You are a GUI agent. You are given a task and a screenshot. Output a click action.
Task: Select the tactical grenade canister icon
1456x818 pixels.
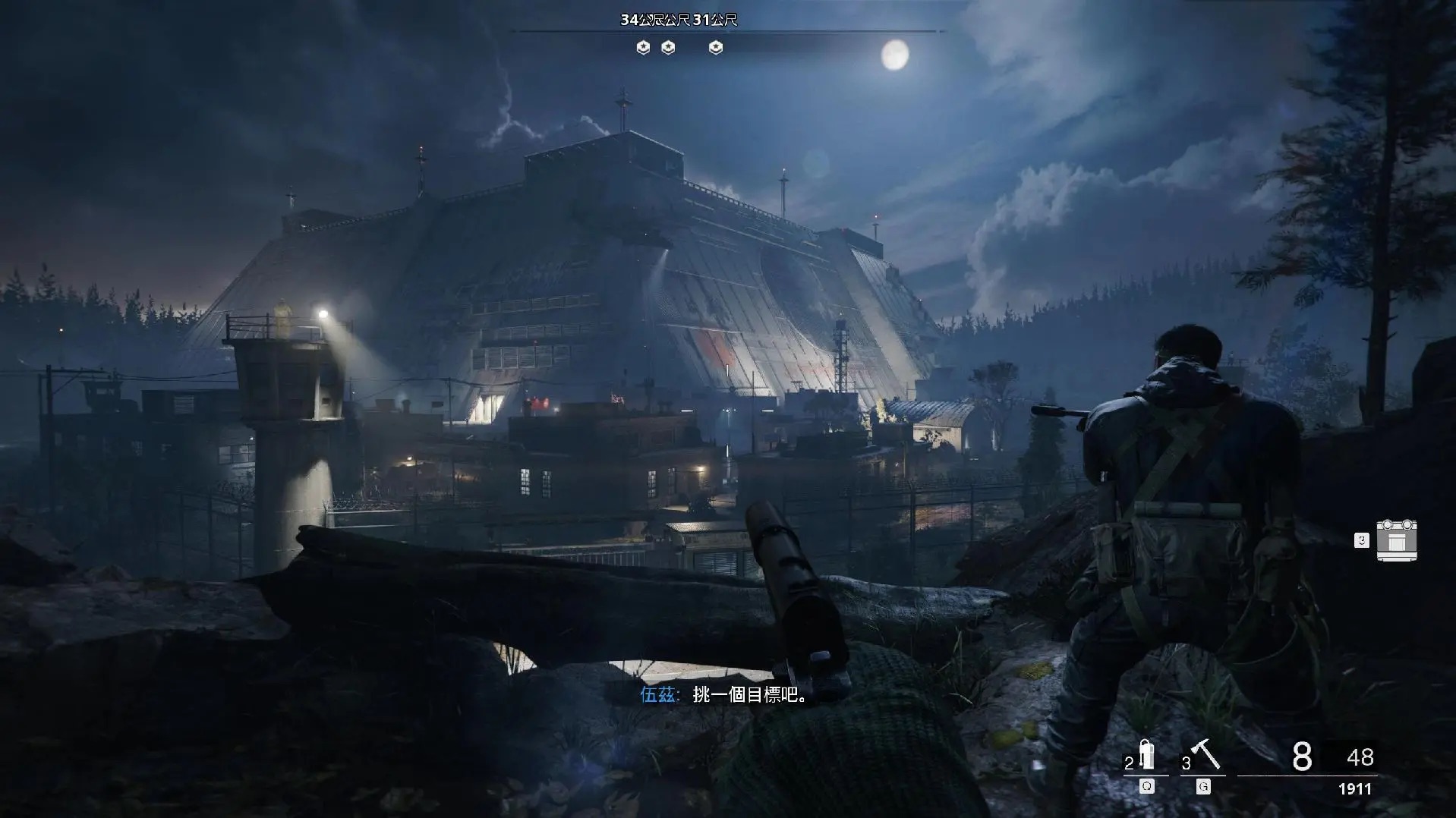(1147, 755)
